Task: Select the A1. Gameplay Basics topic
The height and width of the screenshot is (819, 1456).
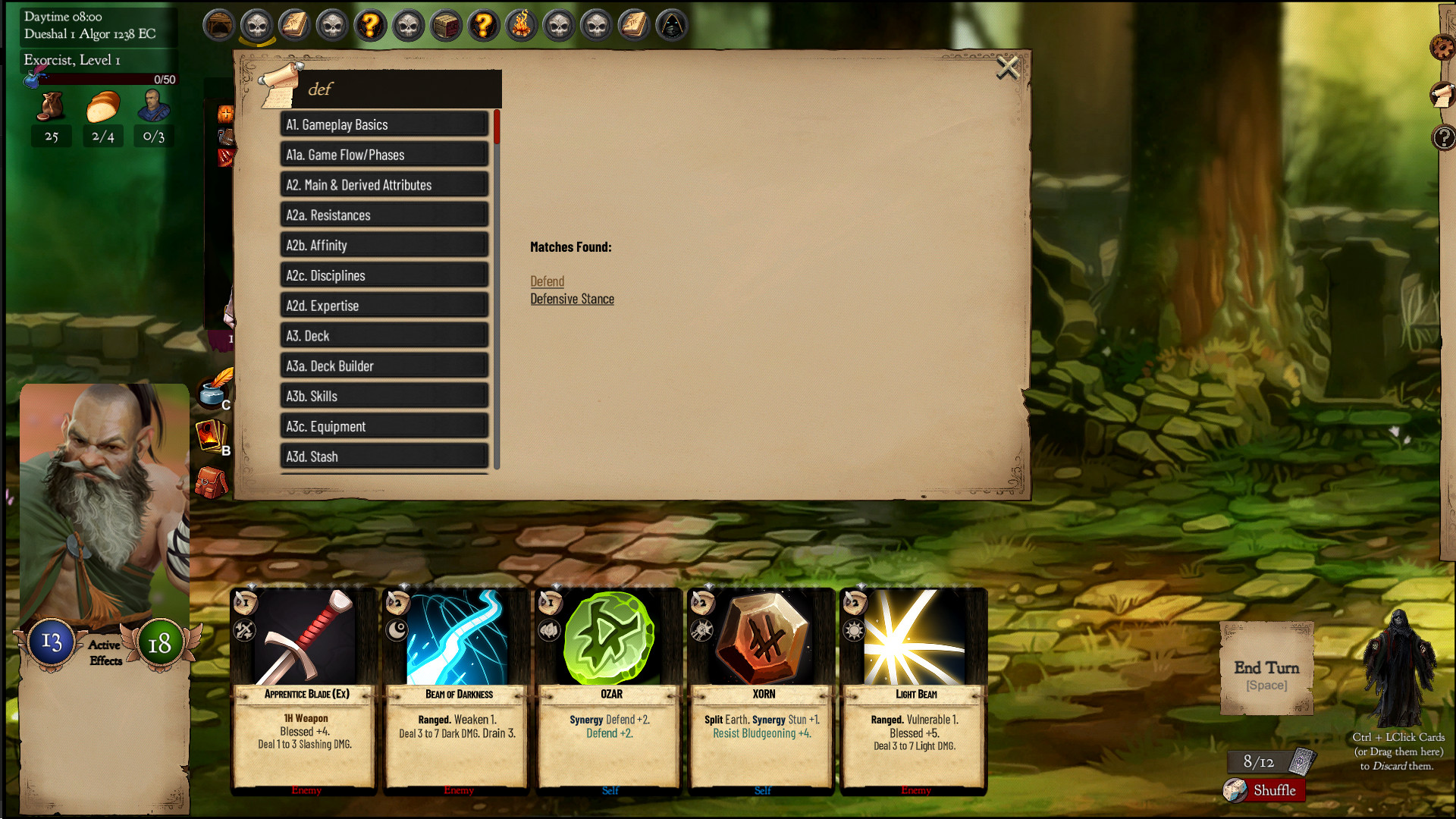Action: point(384,124)
